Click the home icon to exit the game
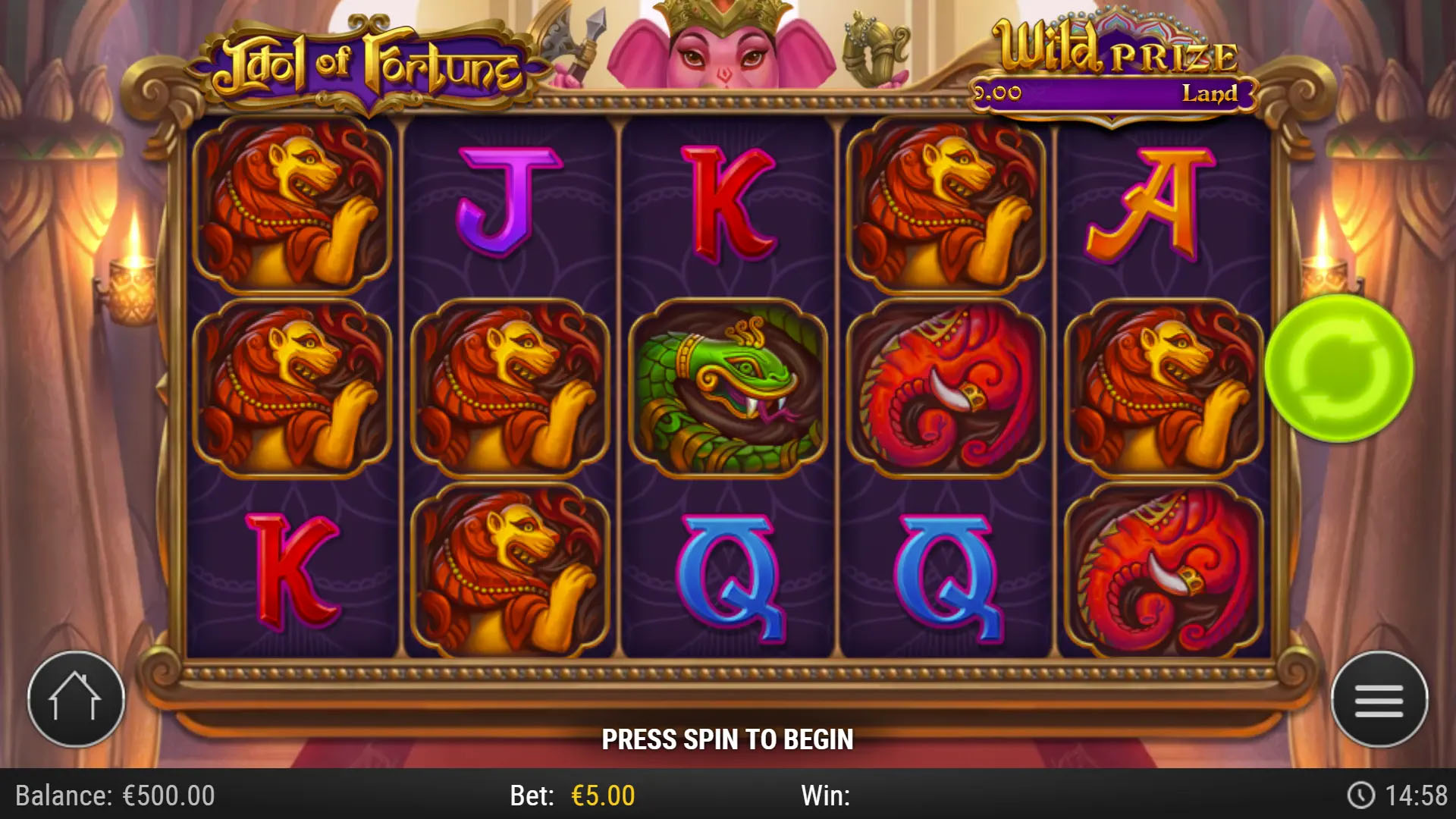 (76, 699)
